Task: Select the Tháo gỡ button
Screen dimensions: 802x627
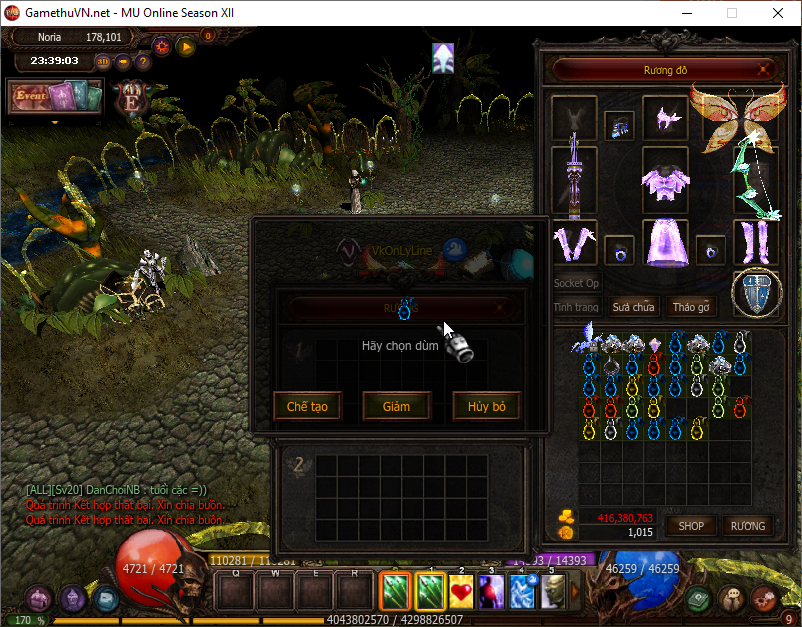Action: point(691,307)
